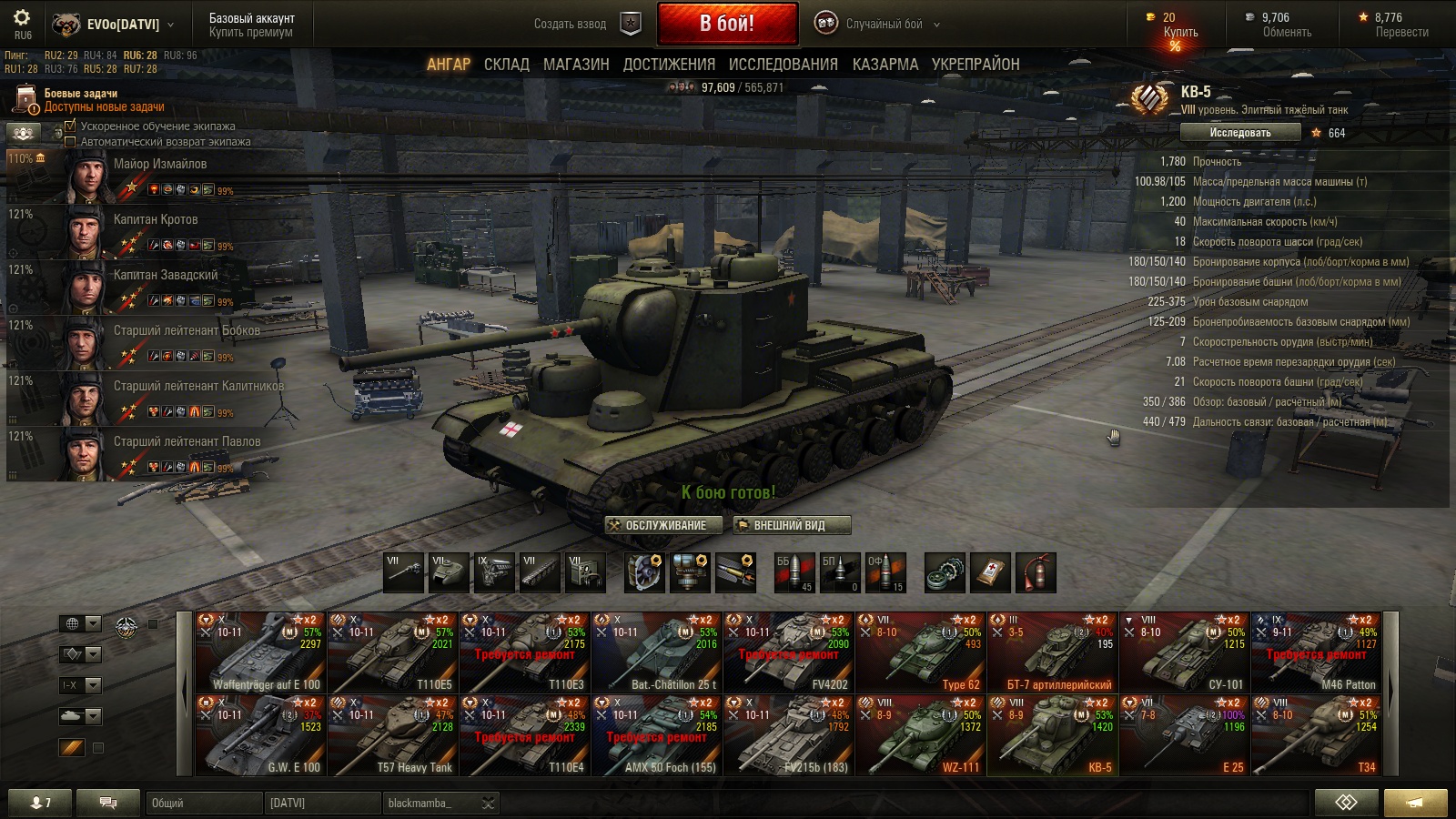Image resolution: width=1456 pixels, height=819 pixels.
Task: Toggle Ускоренное обучение экипажа checkbox
Action: (x=71, y=126)
